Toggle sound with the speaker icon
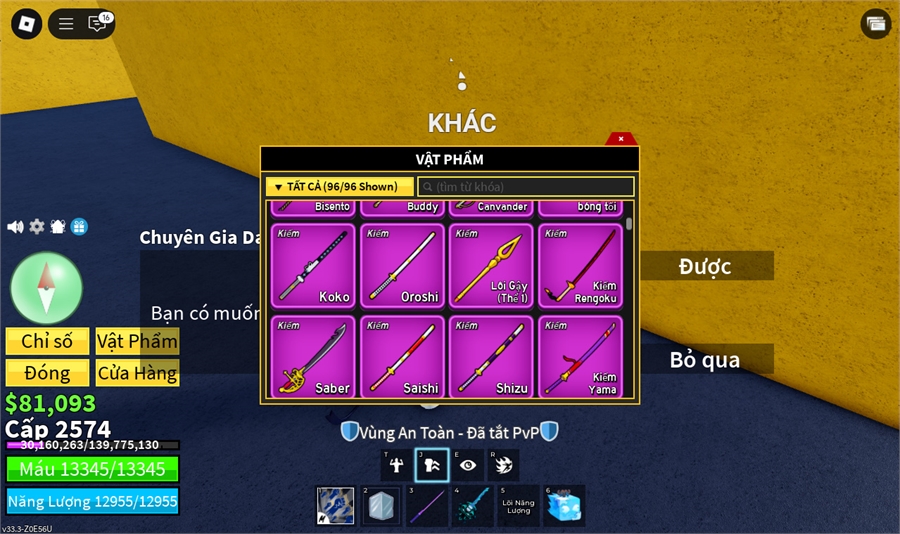 point(15,227)
